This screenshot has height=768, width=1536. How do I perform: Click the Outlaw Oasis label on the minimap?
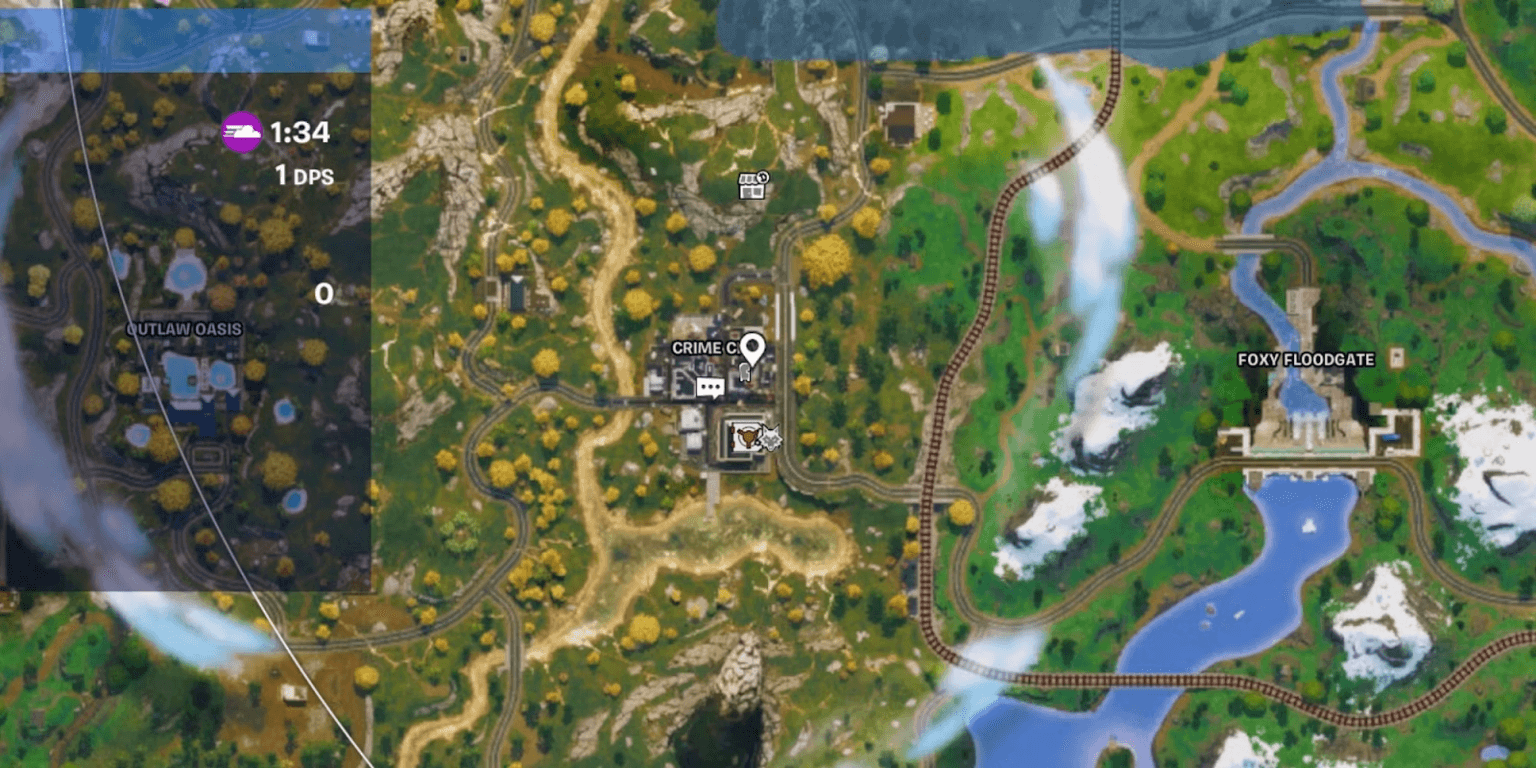186,327
